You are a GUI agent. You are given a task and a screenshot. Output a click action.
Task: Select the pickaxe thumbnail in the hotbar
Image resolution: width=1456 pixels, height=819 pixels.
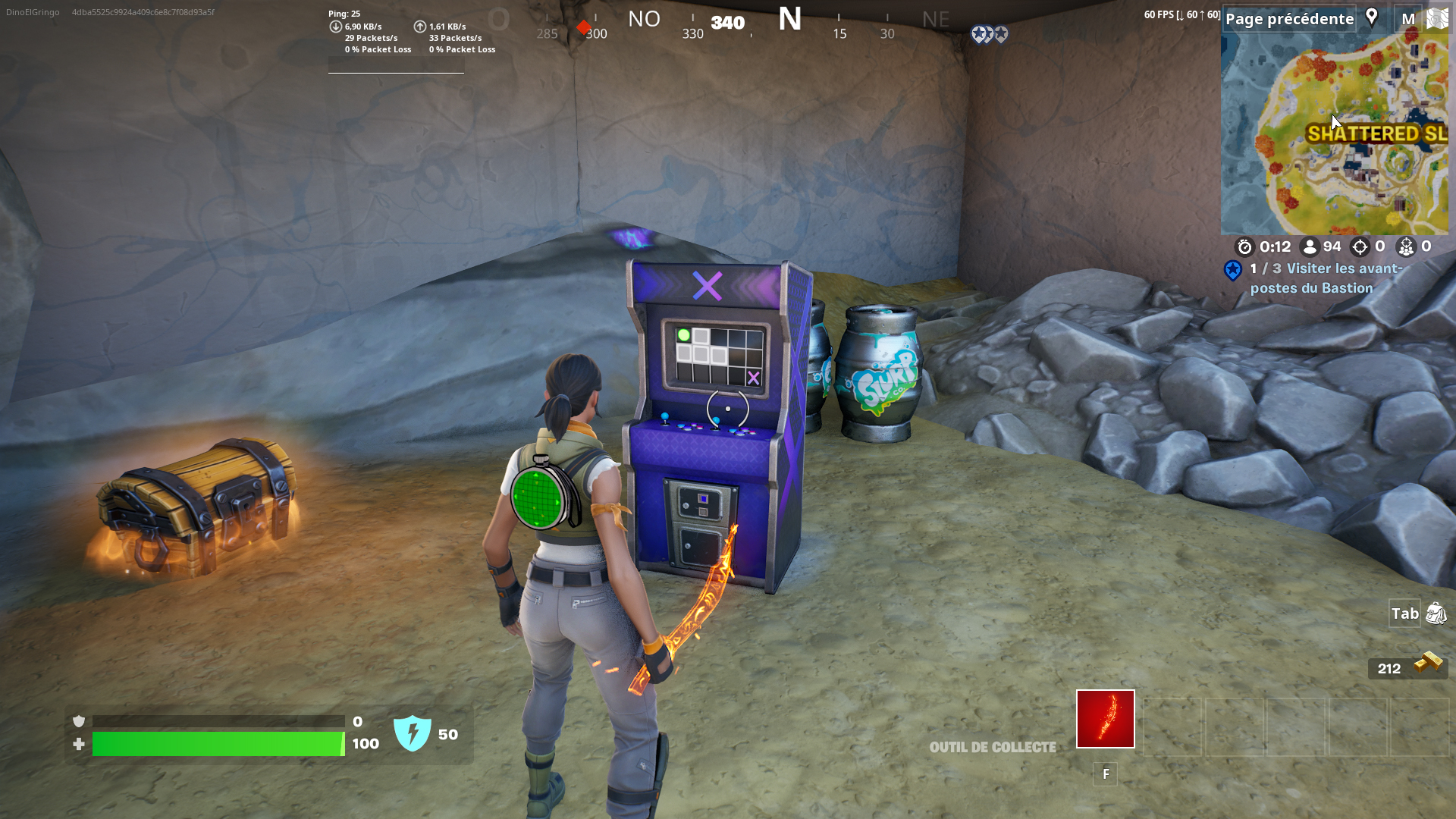tap(1105, 718)
